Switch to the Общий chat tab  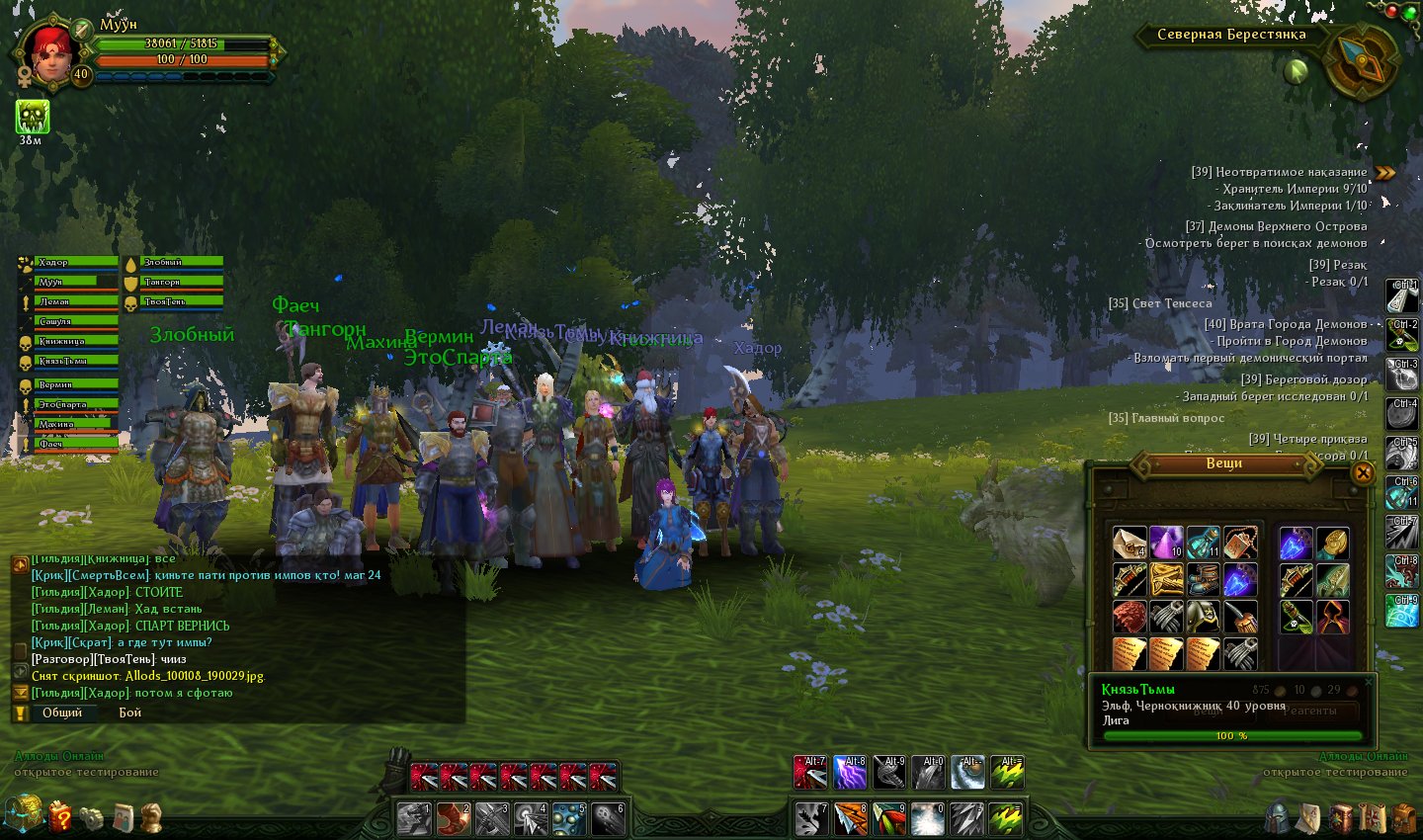point(62,713)
